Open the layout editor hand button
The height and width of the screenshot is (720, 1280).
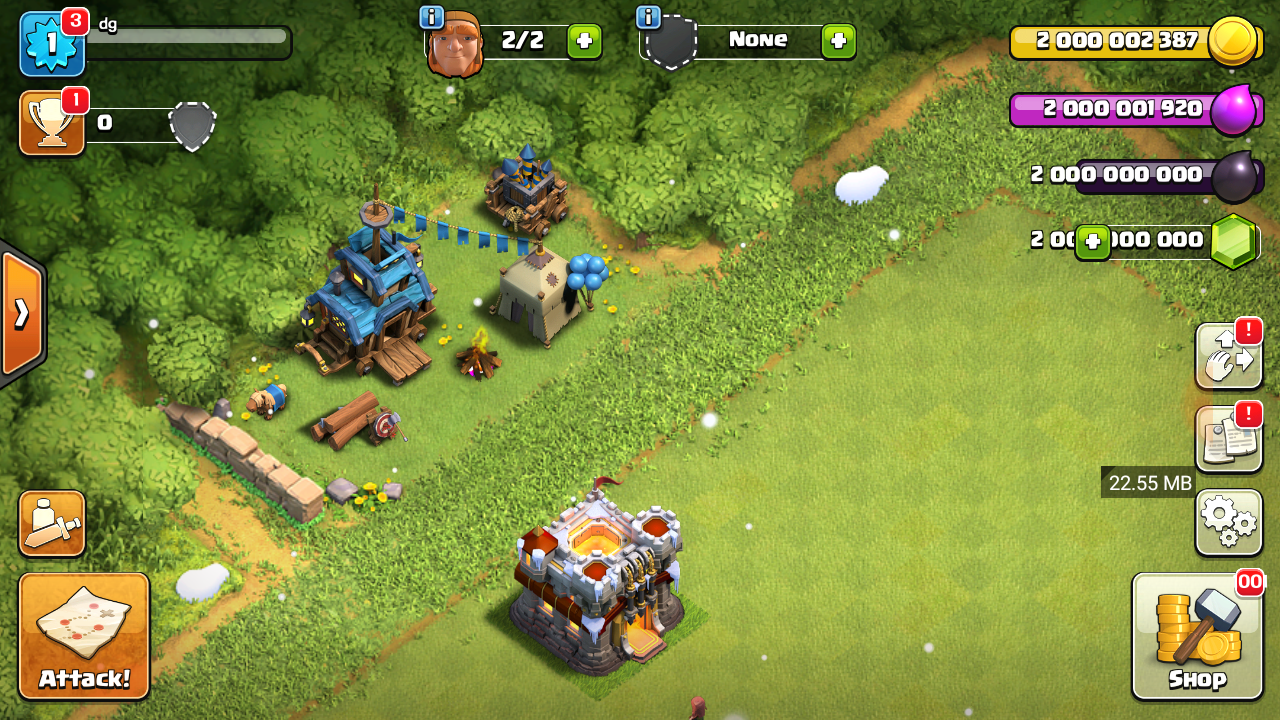pyautogui.click(x=1228, y=357)
